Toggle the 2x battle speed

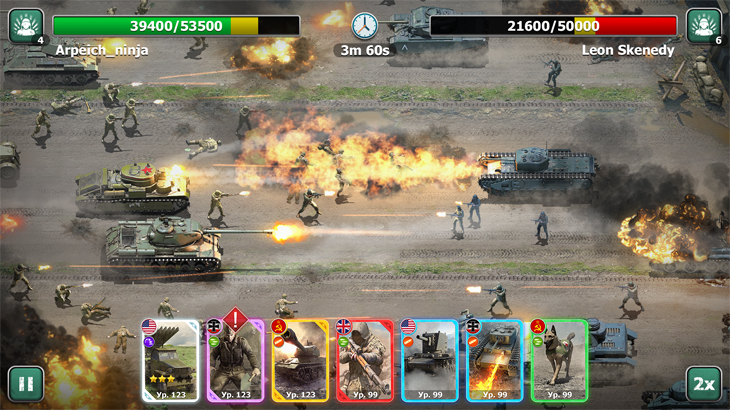click(704, 384)
